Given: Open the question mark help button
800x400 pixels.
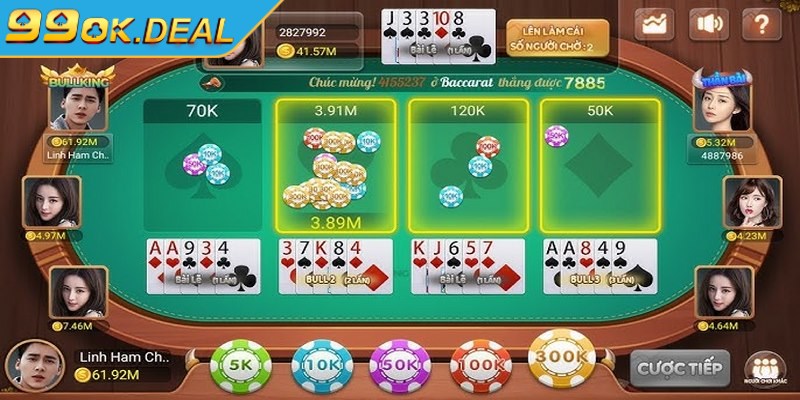Looking at the screenshot, I should pyautogui.click(x=761, y=23).
